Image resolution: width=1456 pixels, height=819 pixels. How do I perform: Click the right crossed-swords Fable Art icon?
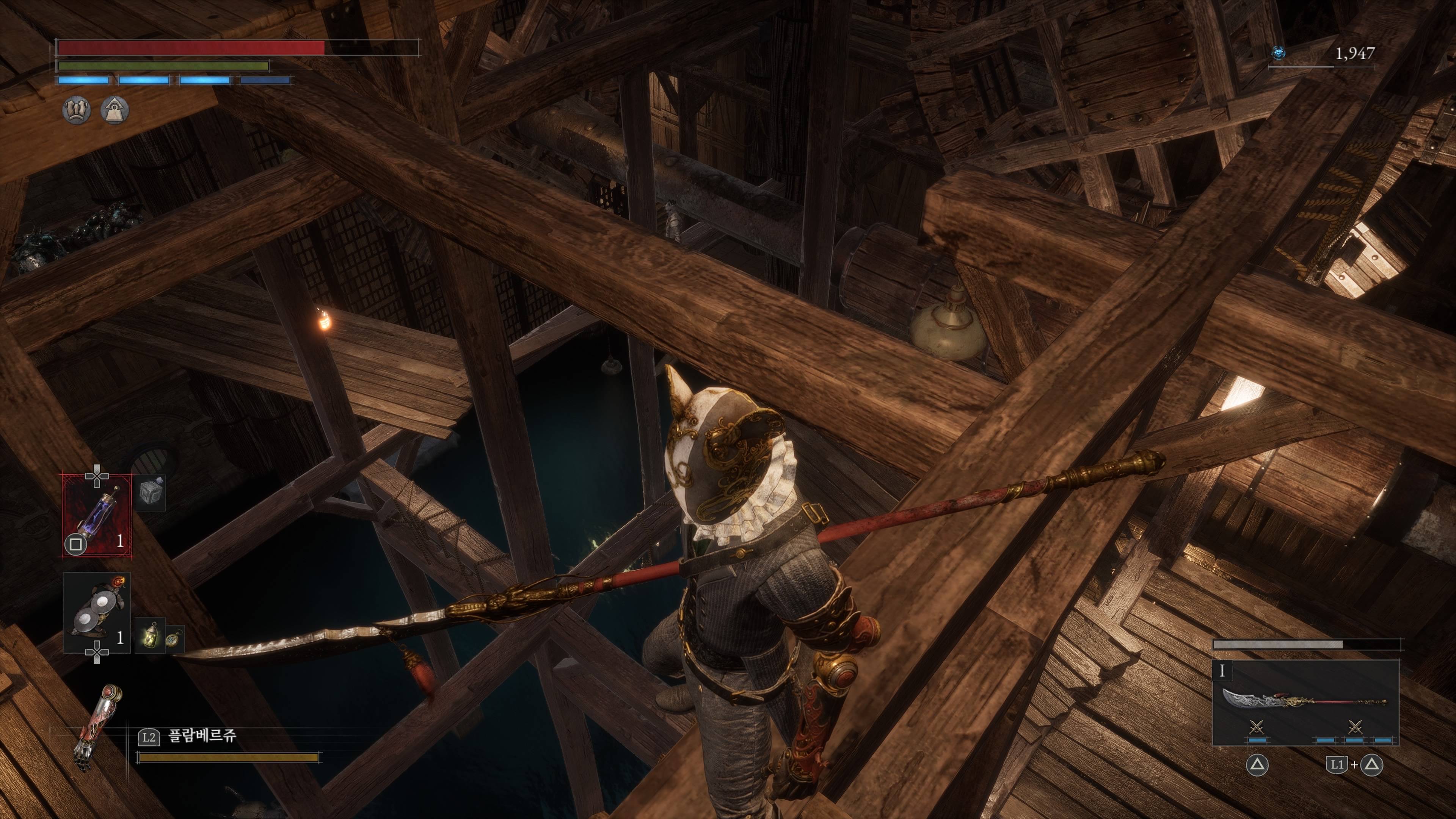click(1355, 727)
